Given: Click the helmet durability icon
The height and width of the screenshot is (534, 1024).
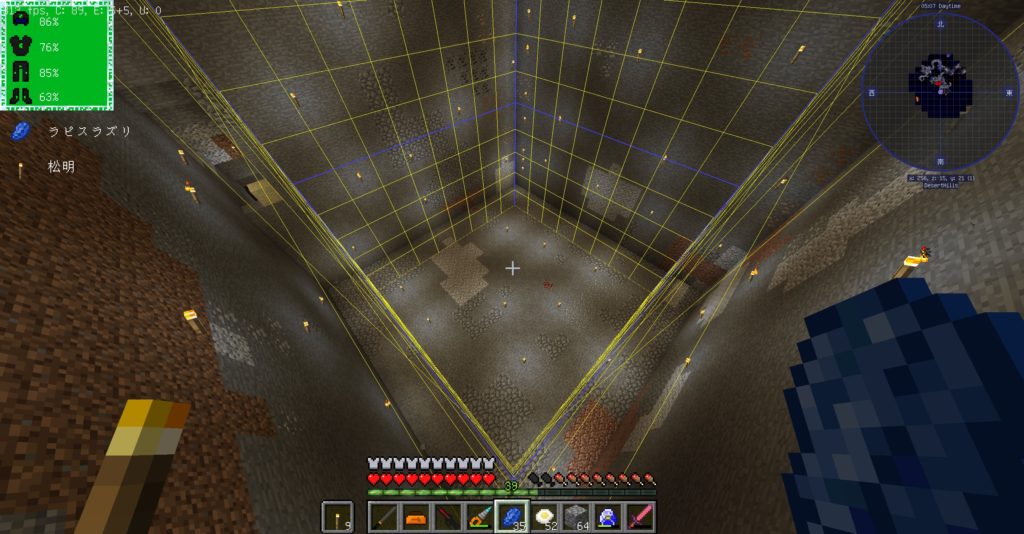Looking at the screenshot, I should click(x=21, y=21).
